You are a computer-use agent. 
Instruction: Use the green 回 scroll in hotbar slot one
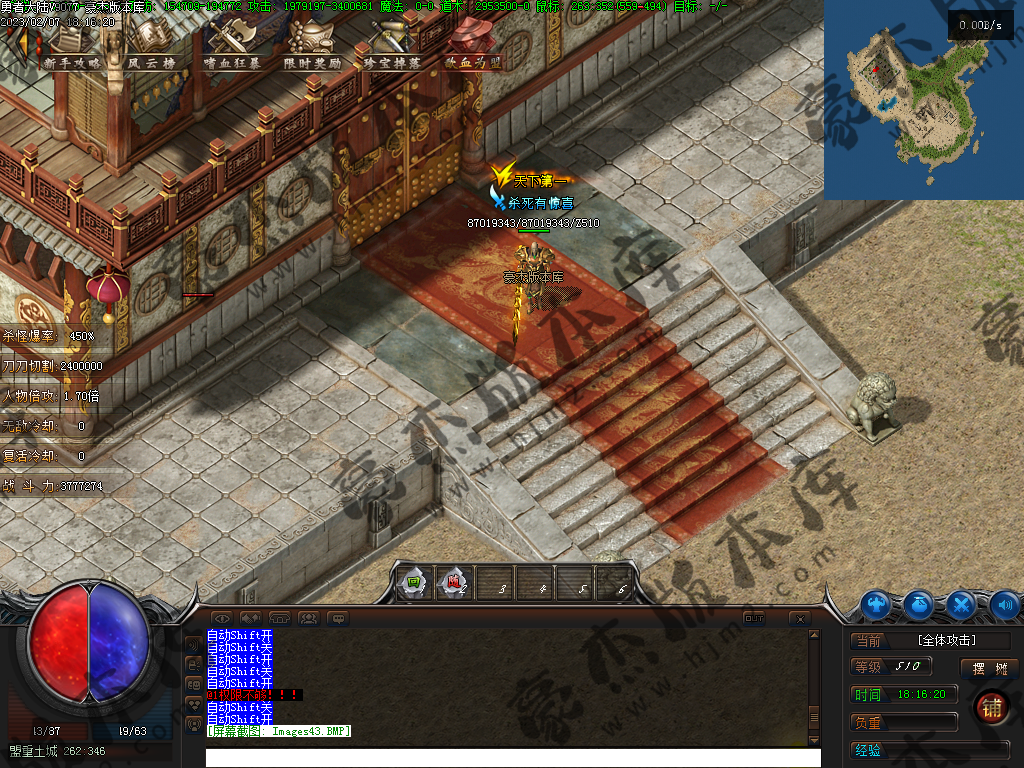click(412, 582)
